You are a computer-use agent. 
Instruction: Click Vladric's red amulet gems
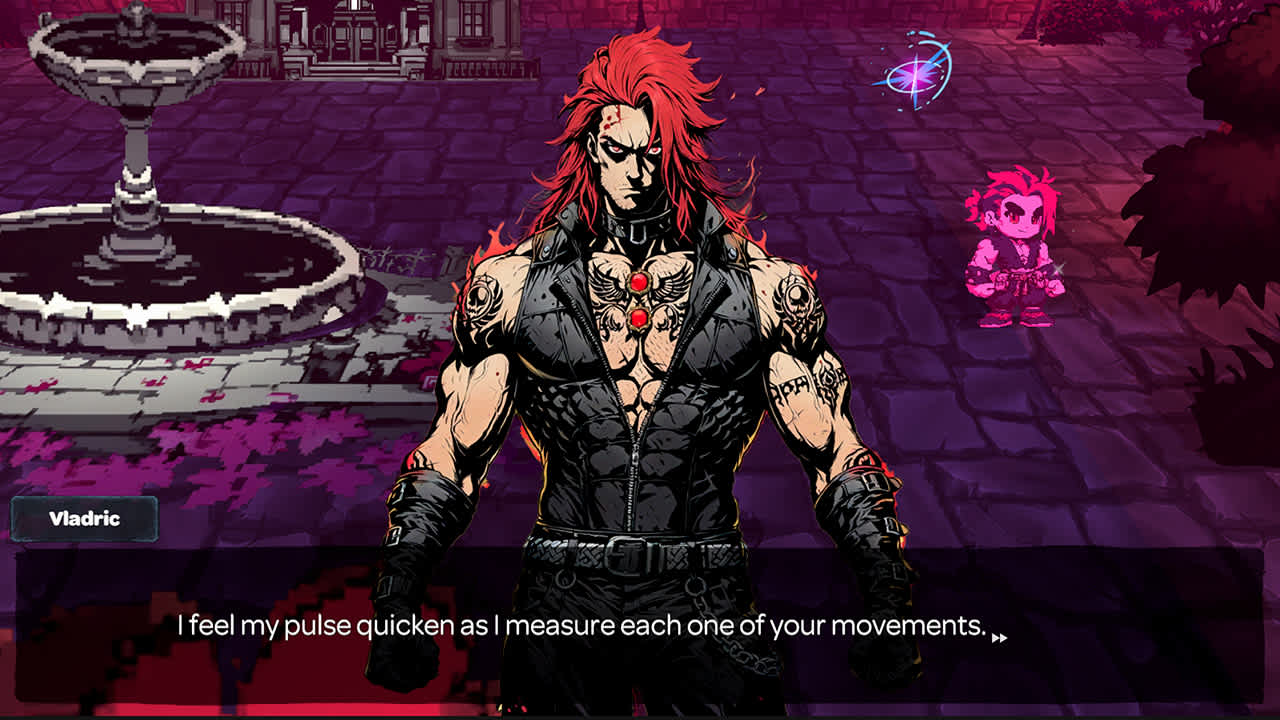click(x=640, y=300)
